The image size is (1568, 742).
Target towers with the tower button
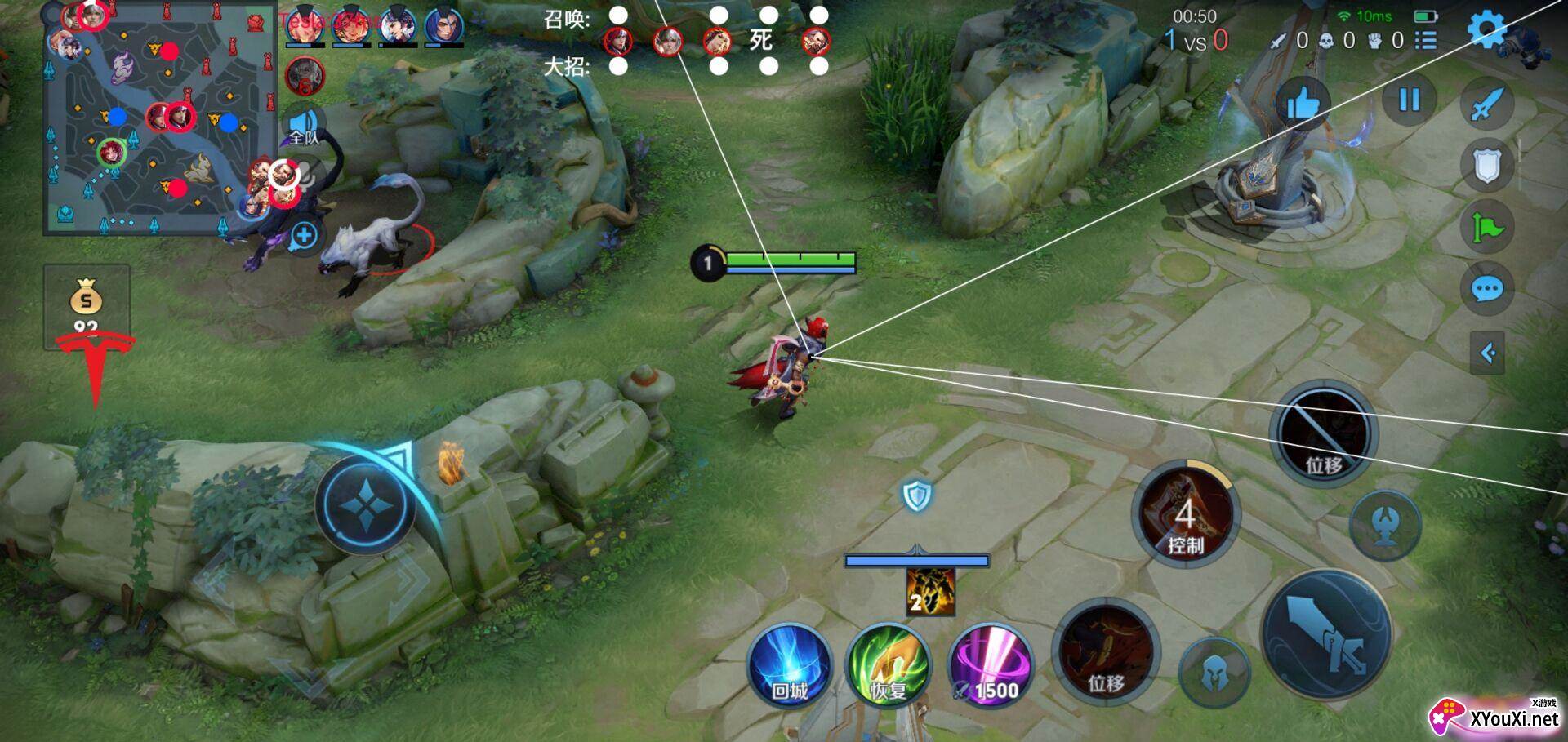click(x=1385, y=525)
